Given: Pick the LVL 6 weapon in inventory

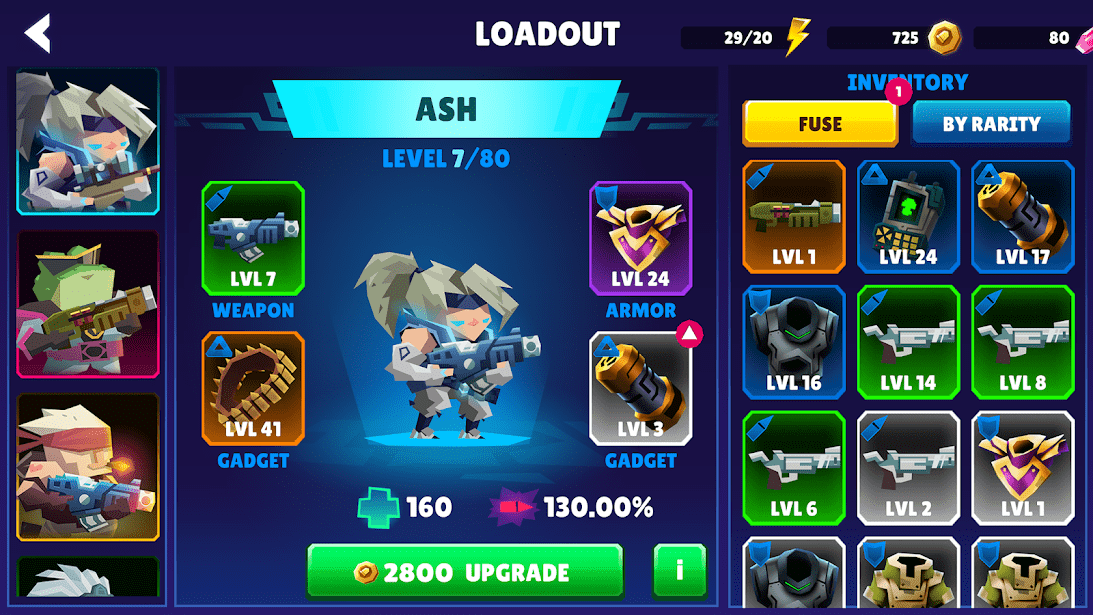Looking at the screenshot, I should (x=794, y=468).
